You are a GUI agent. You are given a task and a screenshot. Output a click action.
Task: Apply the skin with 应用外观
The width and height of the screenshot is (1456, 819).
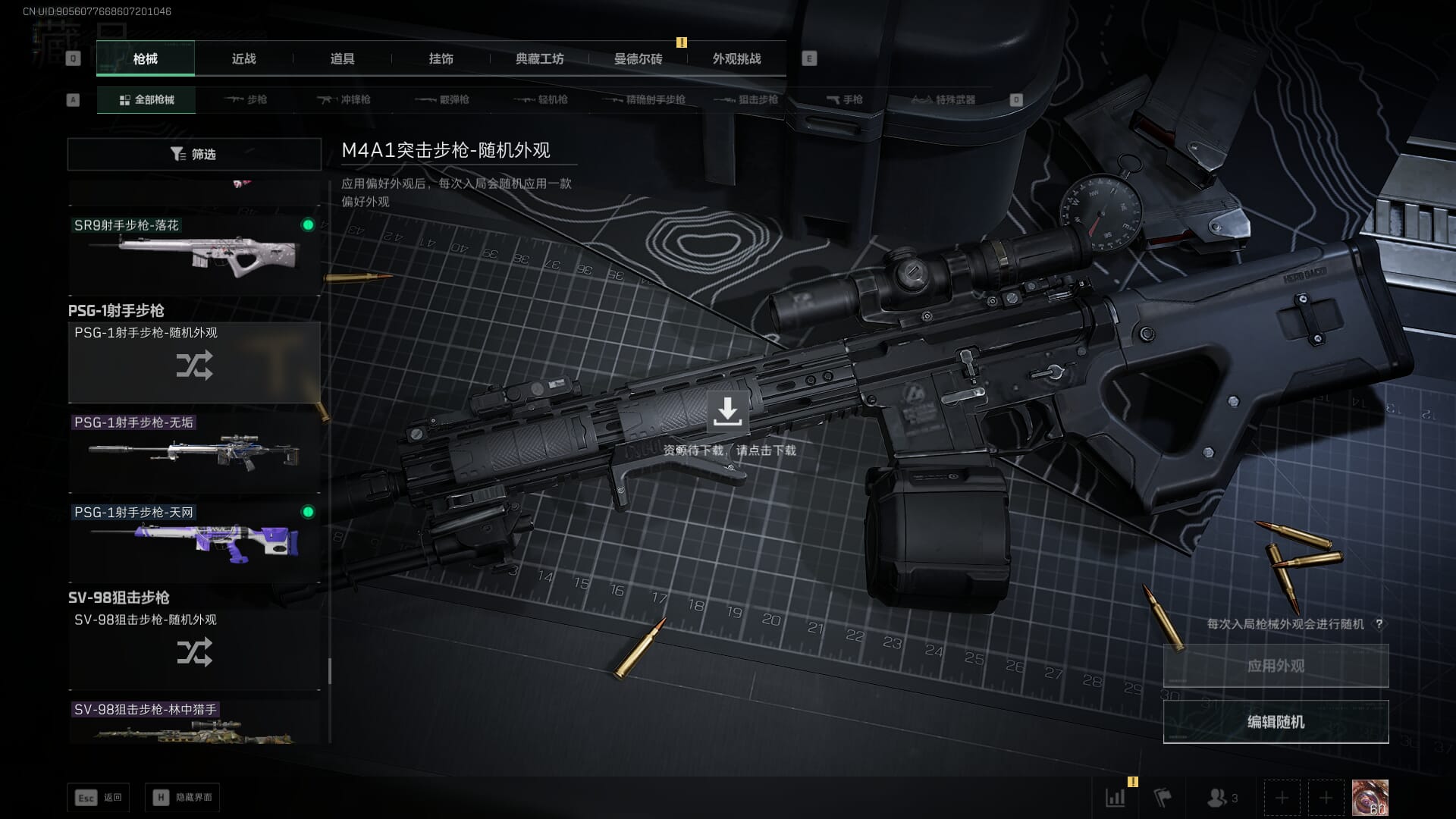tap(1276, 666)
